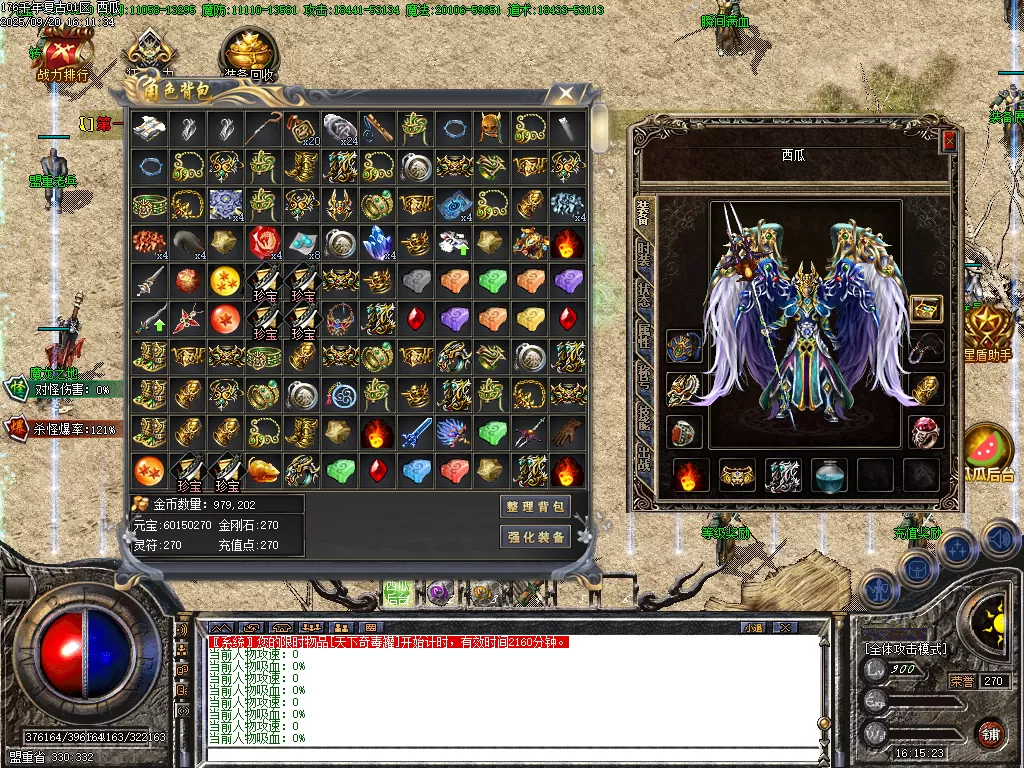Select the red gem ring equipment slot
1024x768 pixels.
click(x=684, y=433)
